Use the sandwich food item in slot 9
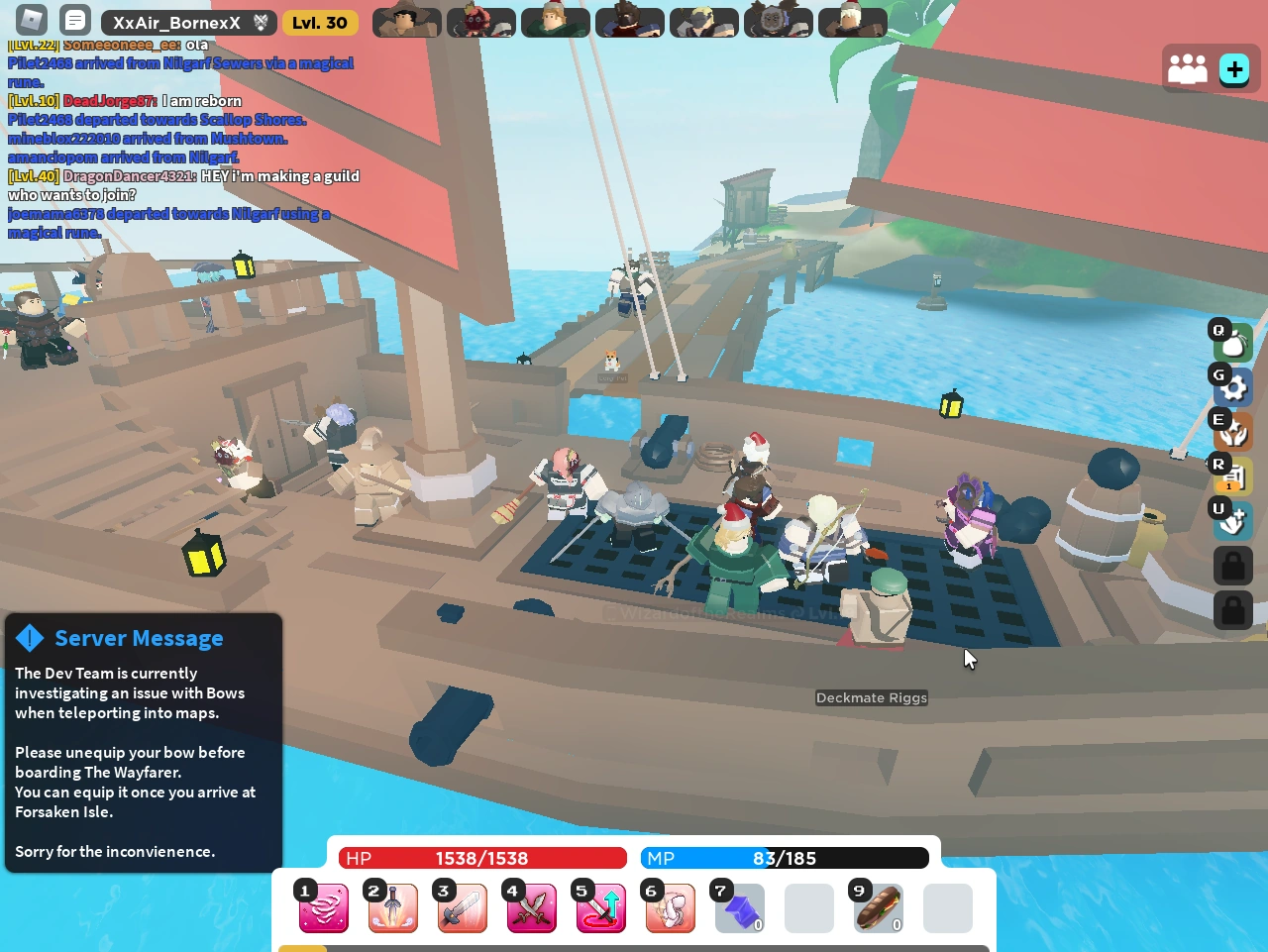 878,908
